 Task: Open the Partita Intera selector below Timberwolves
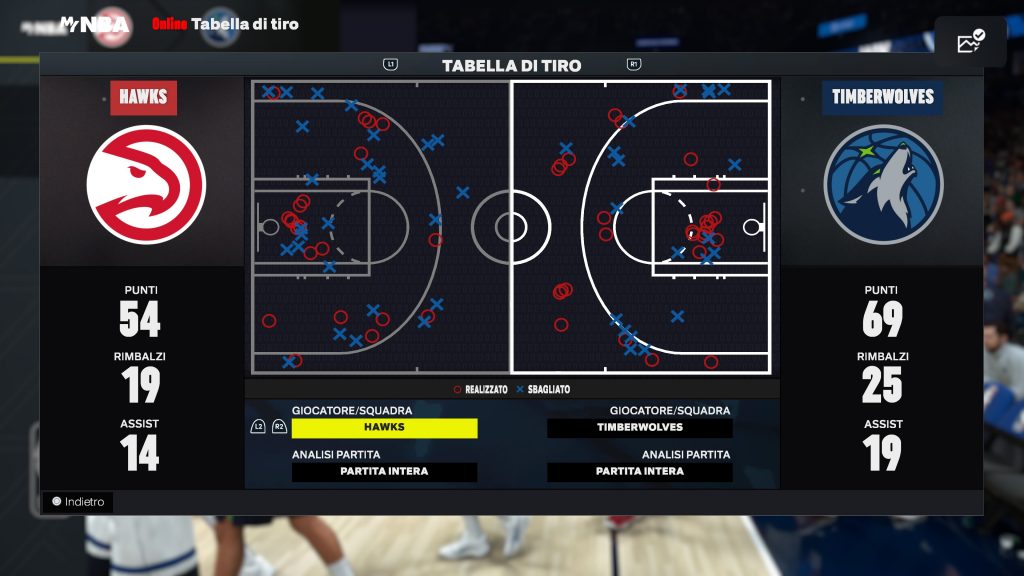coord(640,472)
